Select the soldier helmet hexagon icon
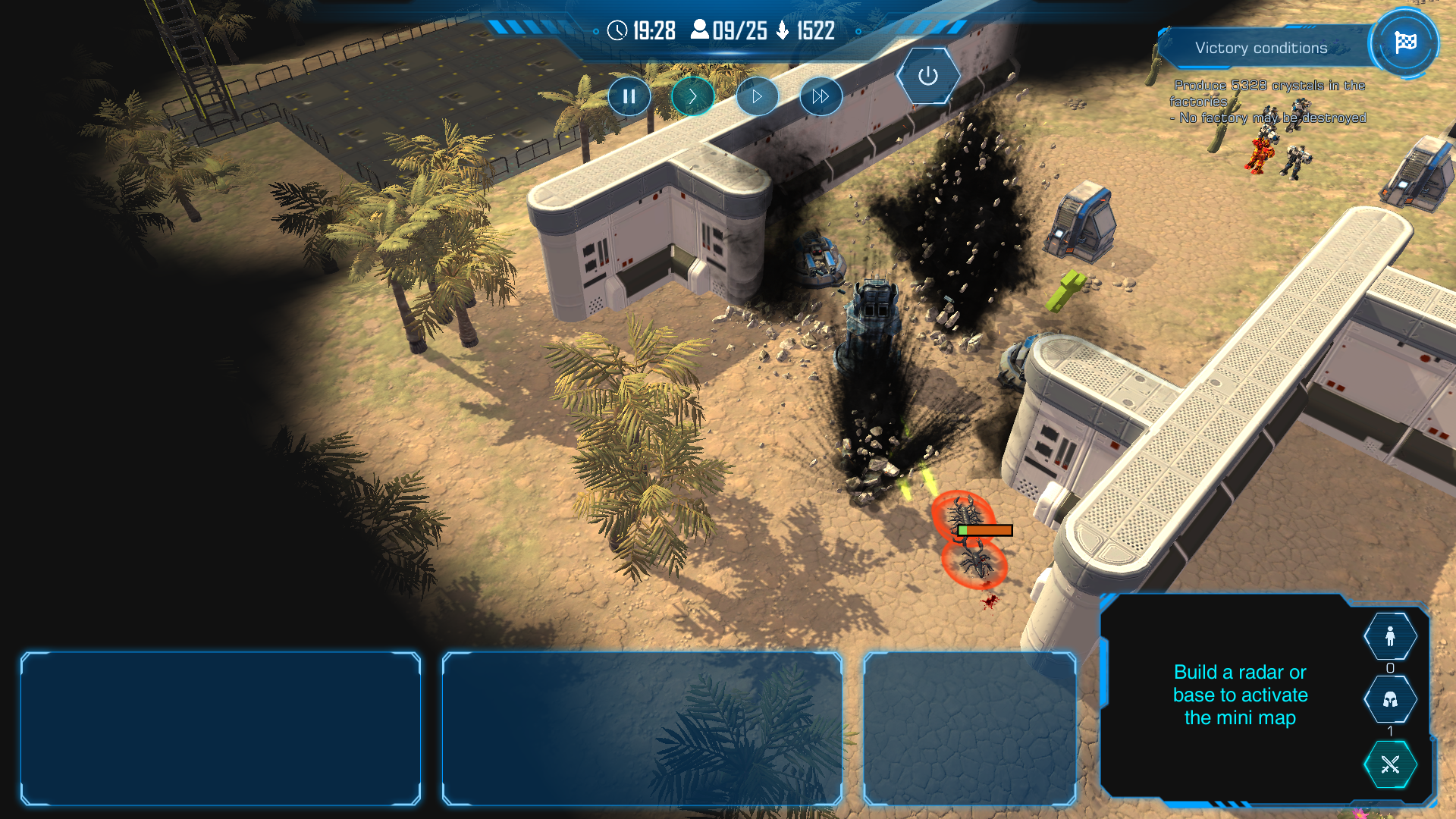The image size is (1456, 819). point(1389,699)
